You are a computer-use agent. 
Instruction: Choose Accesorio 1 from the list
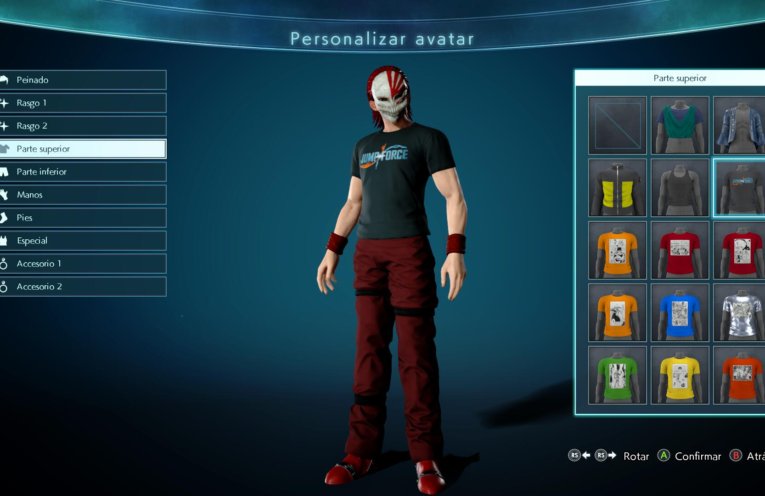(x=82, y=263)
